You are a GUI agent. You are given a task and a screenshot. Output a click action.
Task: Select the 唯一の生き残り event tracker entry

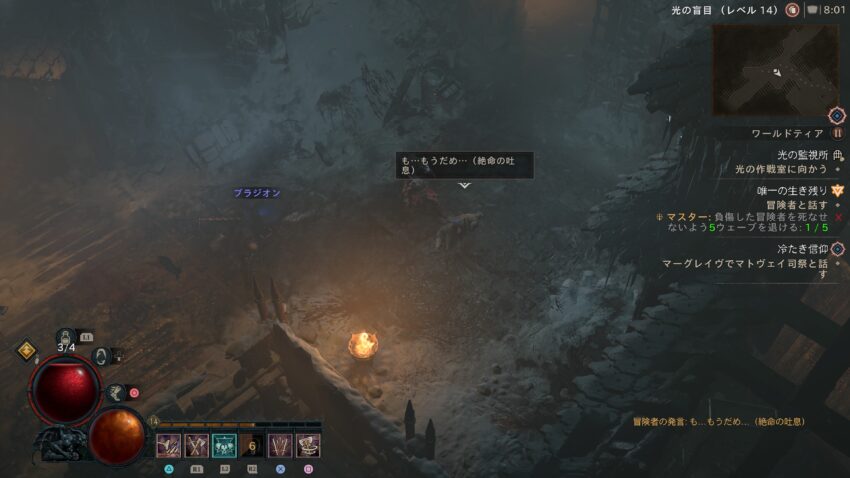click(797, 190)
